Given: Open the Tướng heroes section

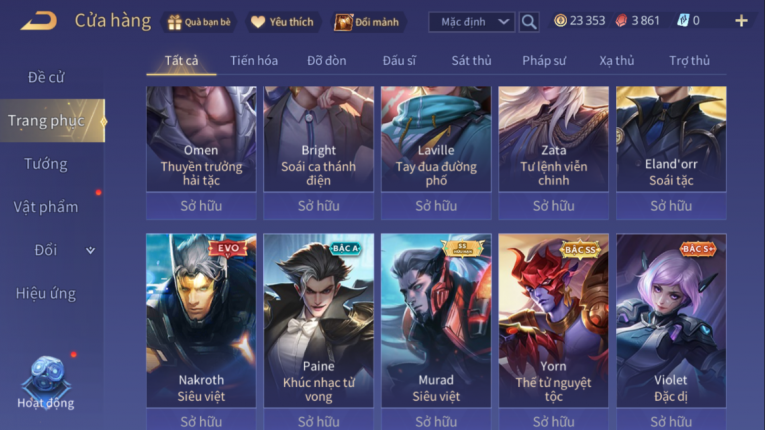Looking at the screenshot, I should [x=46, y=164].
